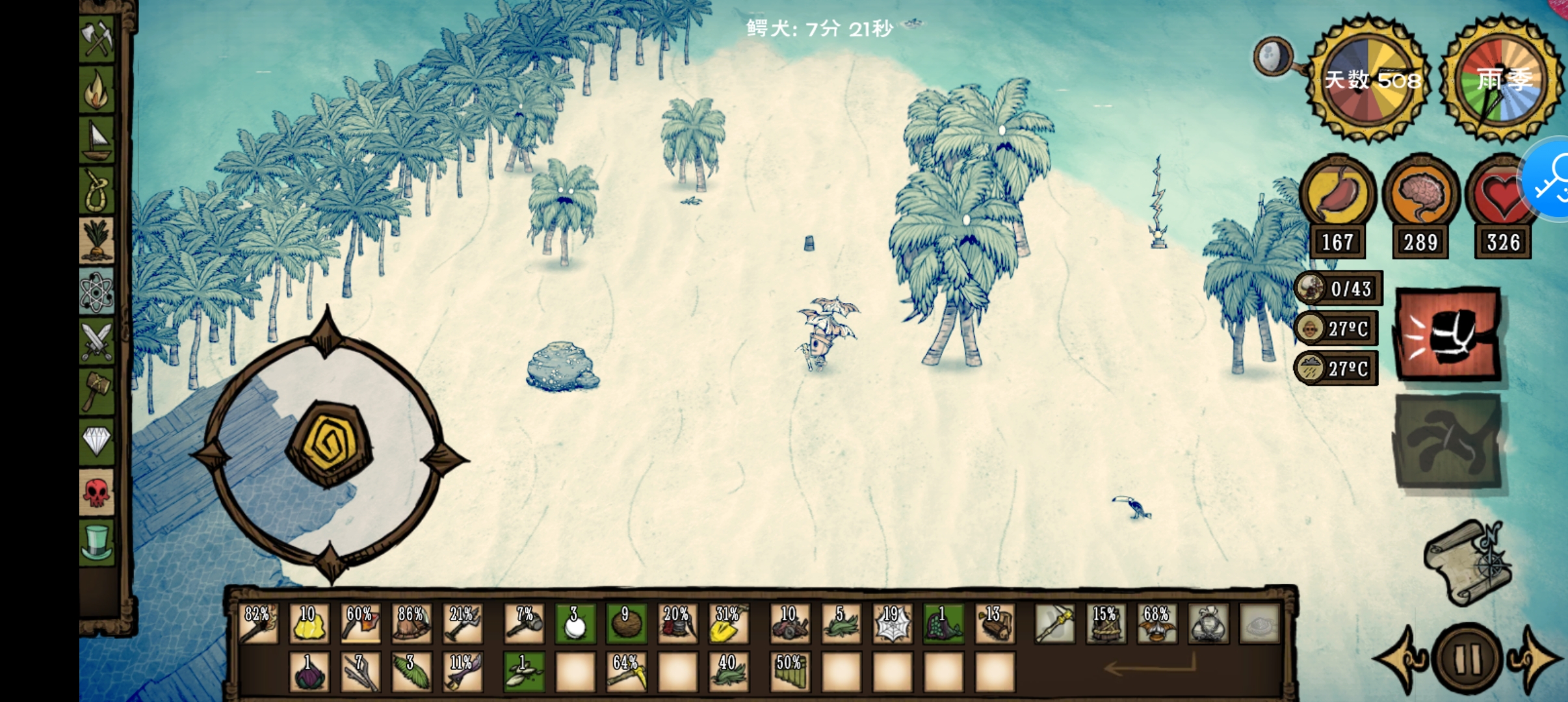
Task: Open the Tools crafting tab
Action: [x=97, y=38]
